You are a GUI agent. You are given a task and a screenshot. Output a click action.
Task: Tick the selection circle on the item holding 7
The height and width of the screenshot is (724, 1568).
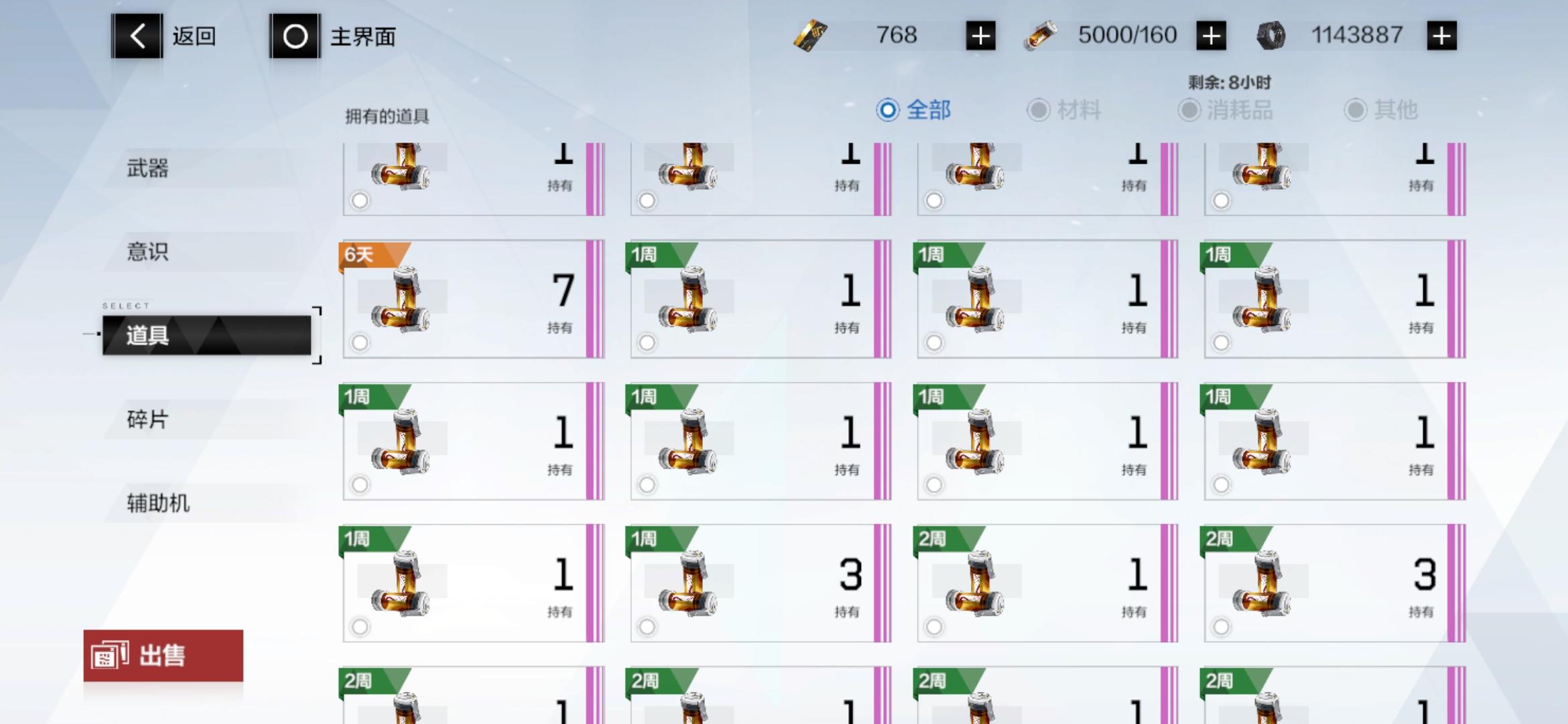361,343
